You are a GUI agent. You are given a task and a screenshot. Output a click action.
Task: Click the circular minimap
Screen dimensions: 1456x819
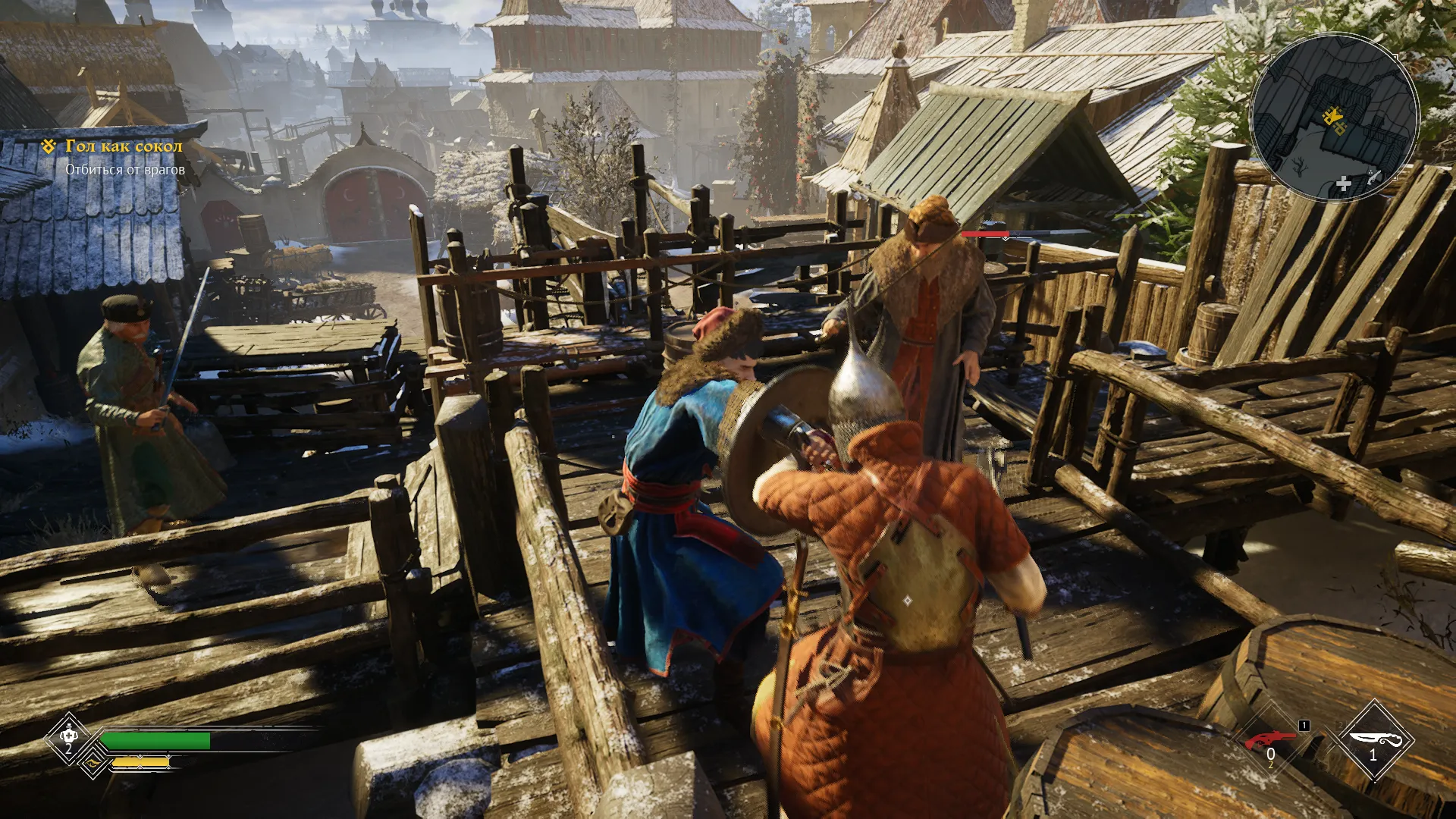(x=1333, y=117)
